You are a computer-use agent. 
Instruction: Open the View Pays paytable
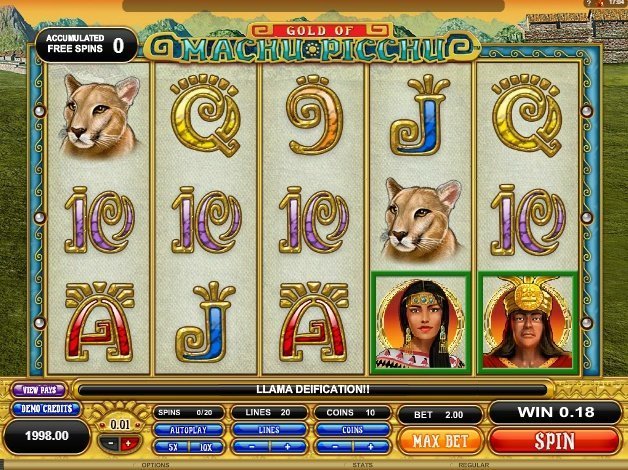[x=38, y=389]
